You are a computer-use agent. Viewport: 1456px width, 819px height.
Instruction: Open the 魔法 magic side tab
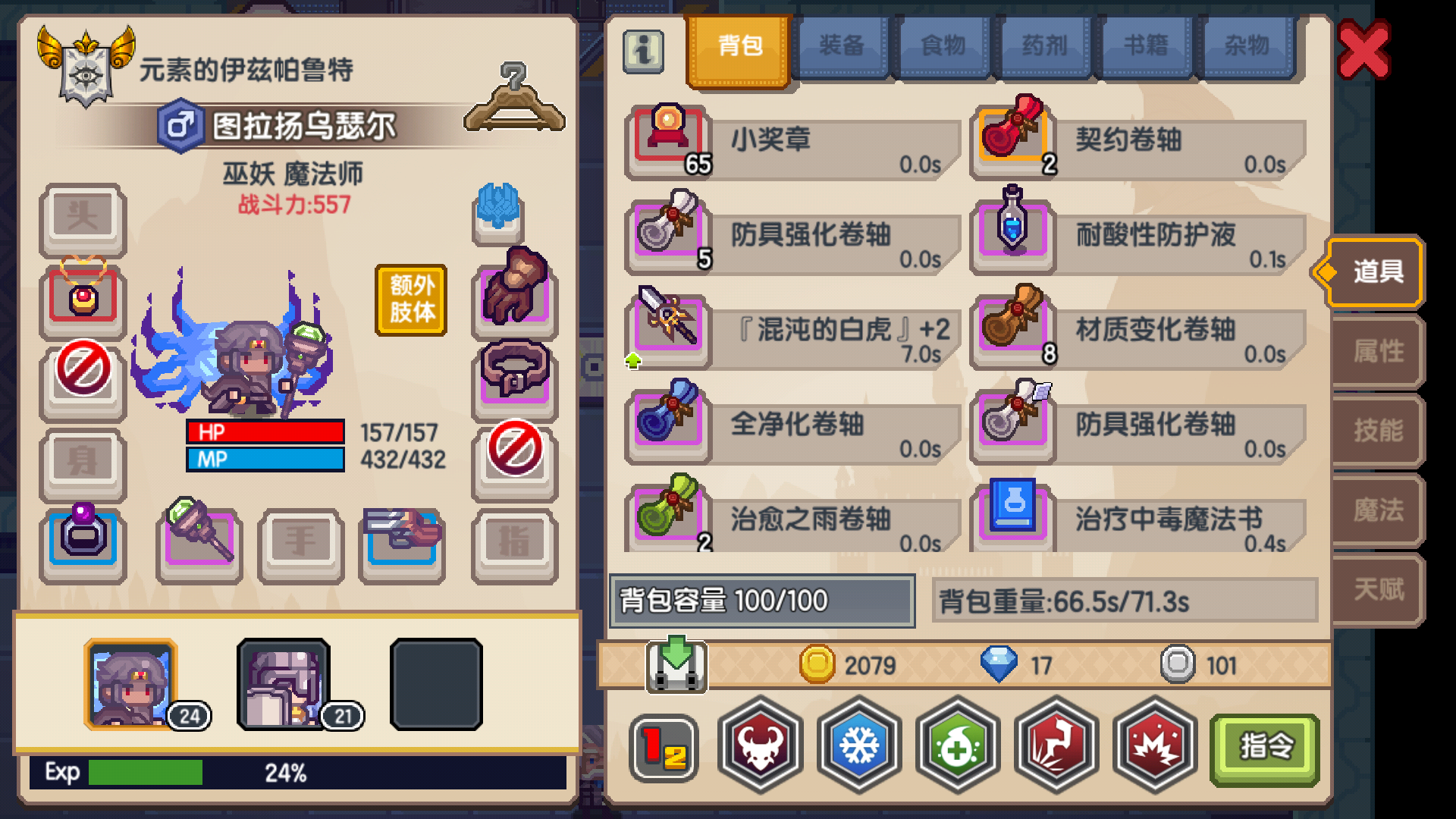[1376, 512]
